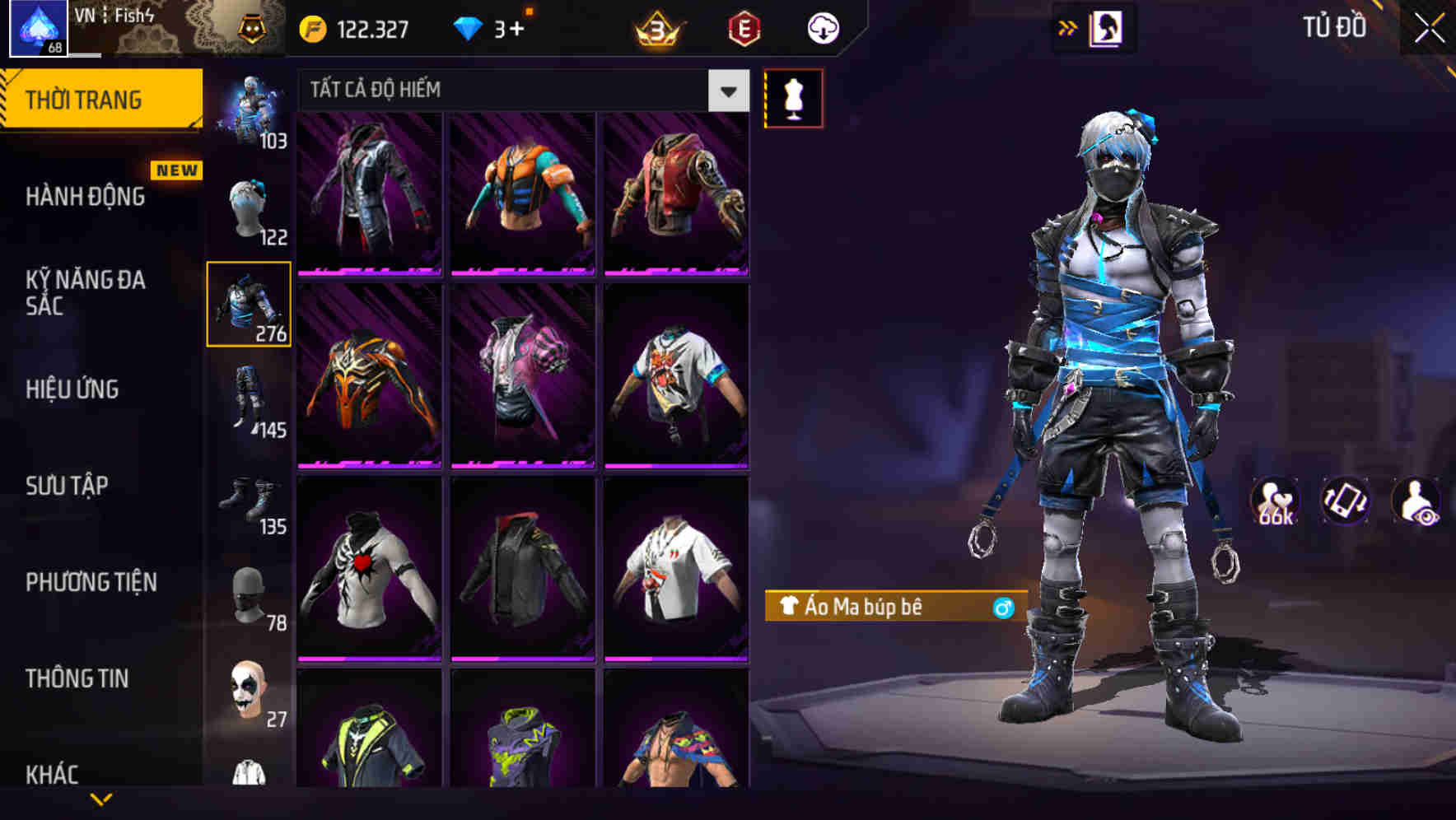Collapse the wardrobe panel with the double arrow
Image resolution: width=1456 pixels, height=820 pixels.
pyautogui.click(x=1068, y=26)
